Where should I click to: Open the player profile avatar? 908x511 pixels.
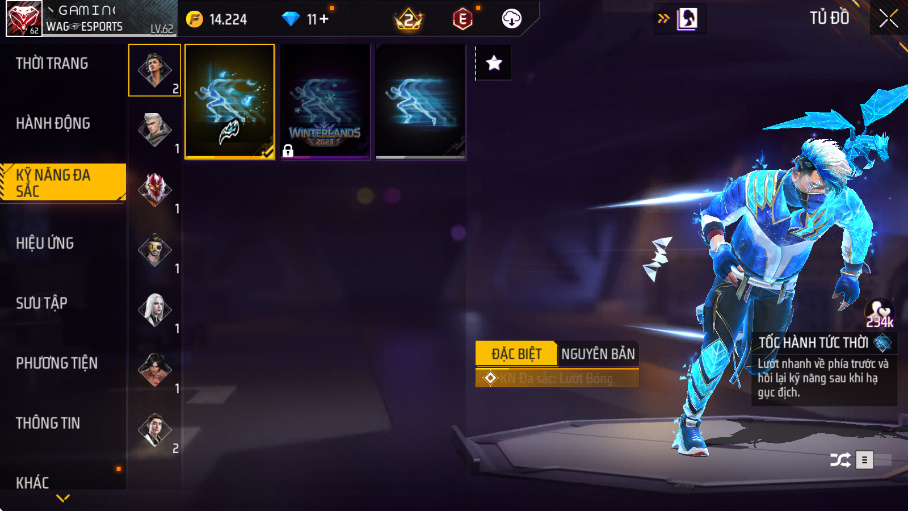(22, 19)
